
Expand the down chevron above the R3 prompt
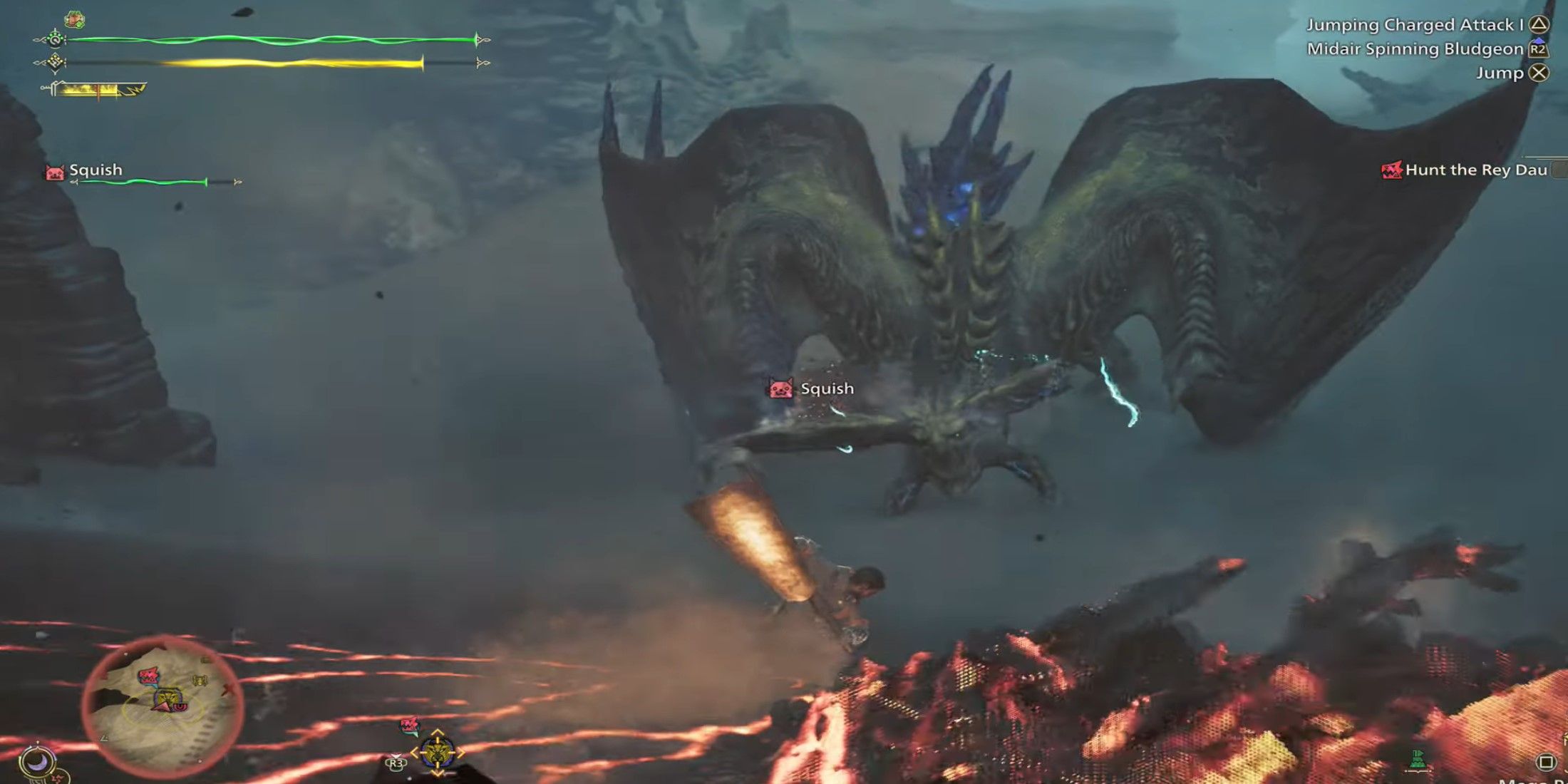point(396,755)
